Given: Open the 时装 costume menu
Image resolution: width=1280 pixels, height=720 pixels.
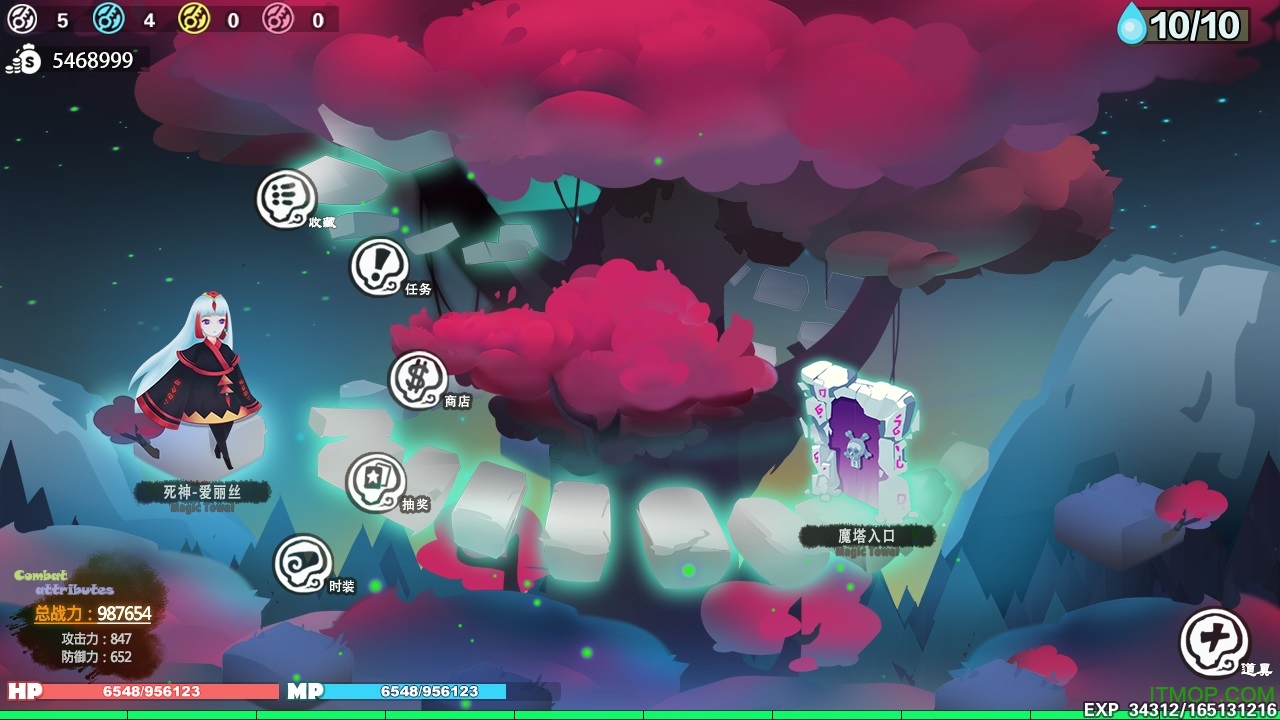Looking at the screenshot, I should 303,564.
